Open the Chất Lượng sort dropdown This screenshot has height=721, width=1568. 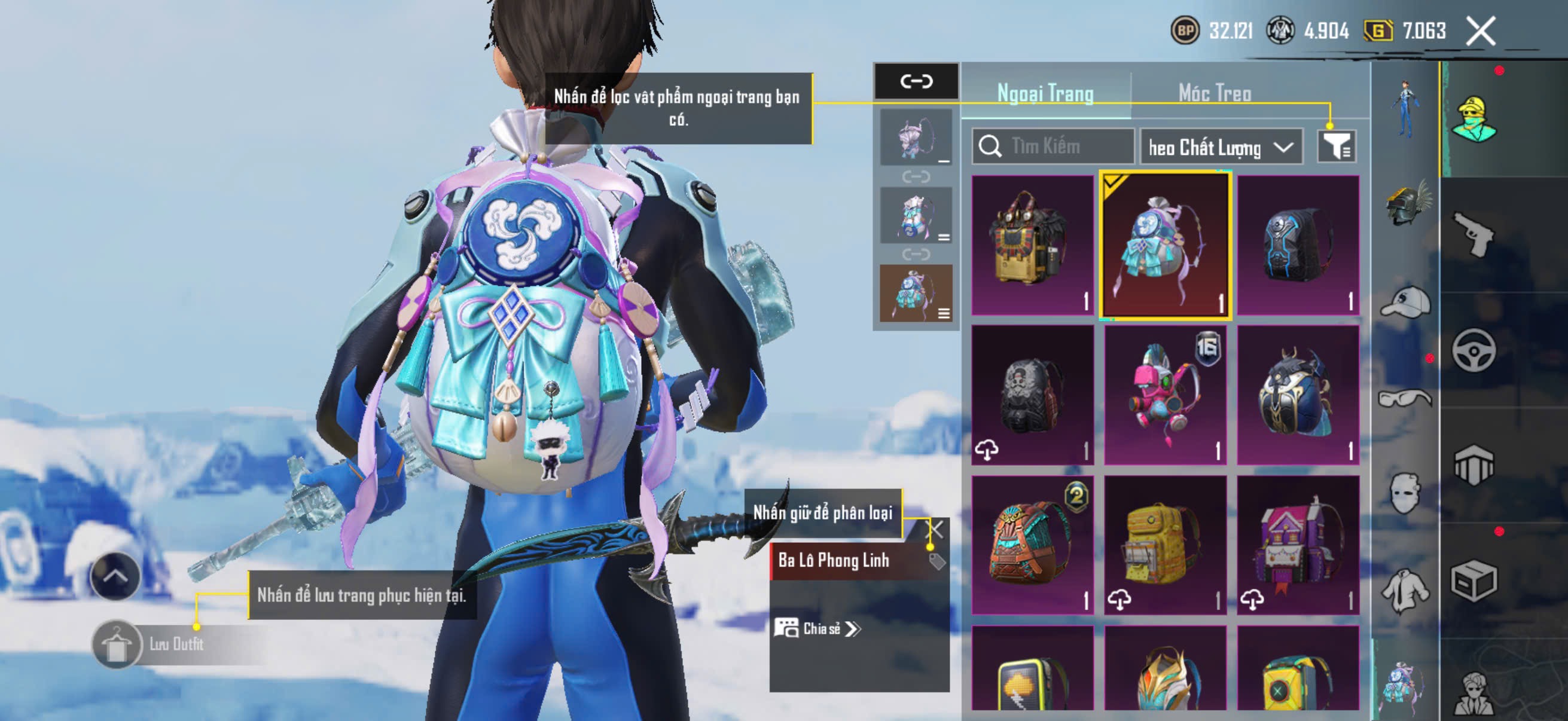[1221, 147]
